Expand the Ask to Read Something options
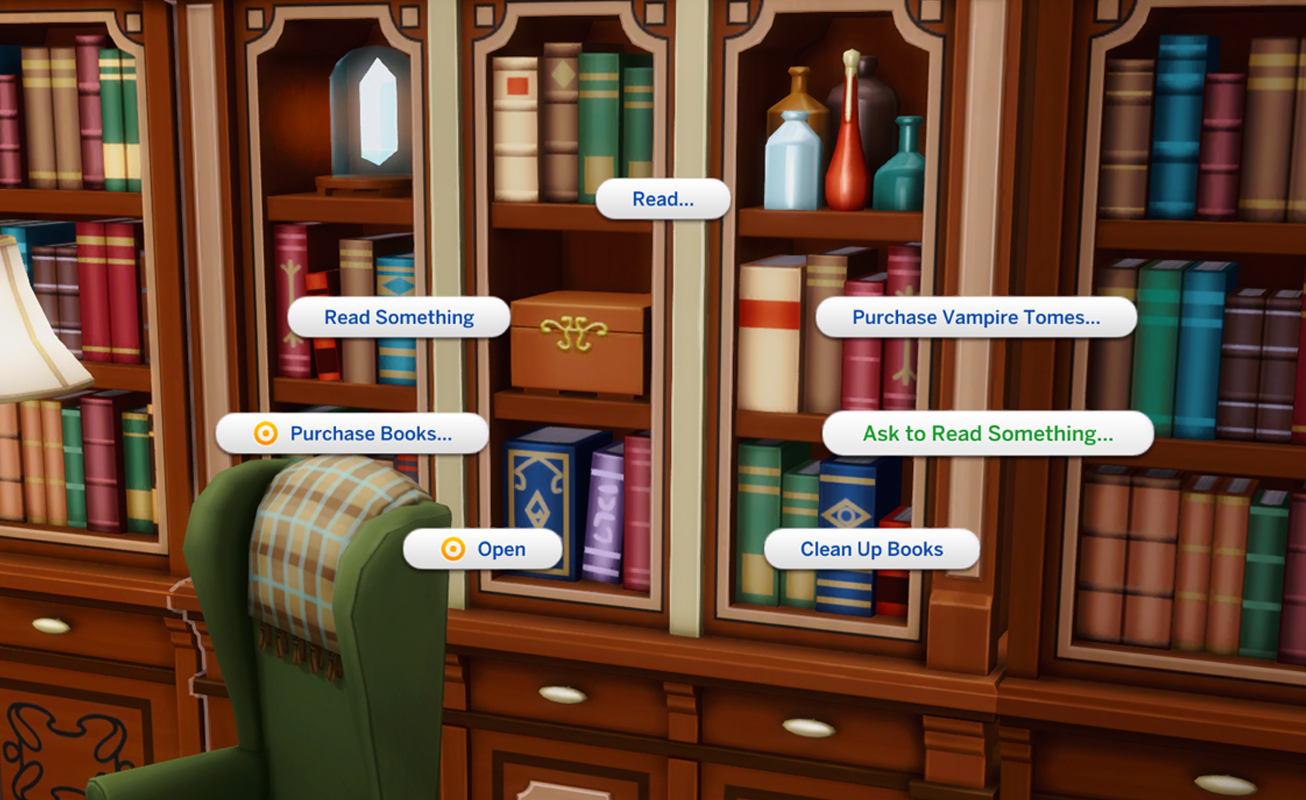1306x800 pixels. point(988,433)
